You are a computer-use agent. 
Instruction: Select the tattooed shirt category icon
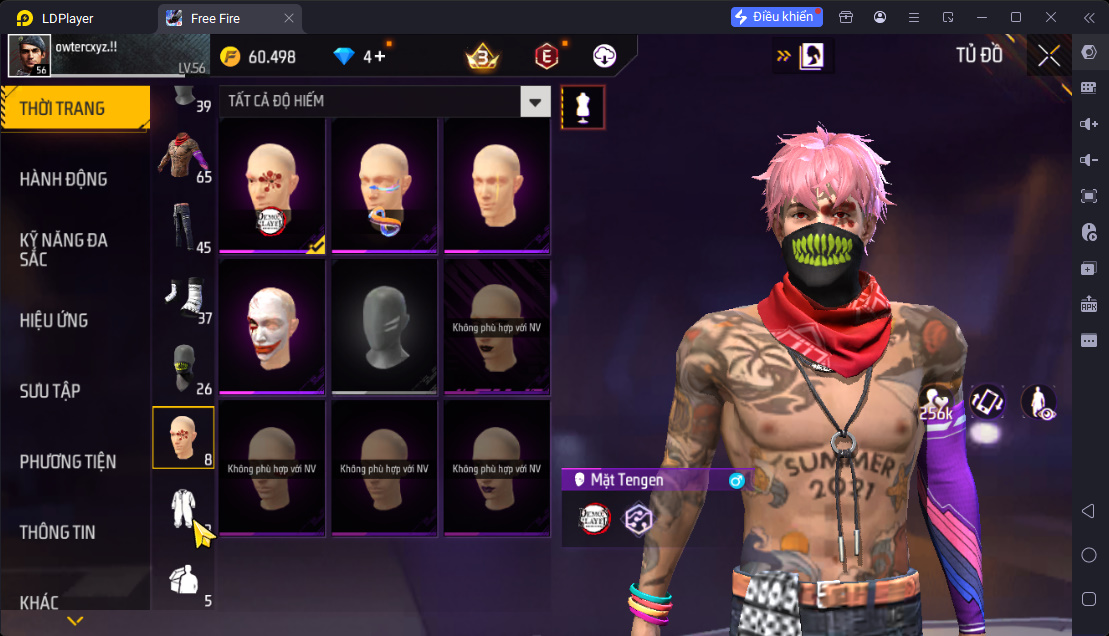pyautogui.click(x=183, y=156)
